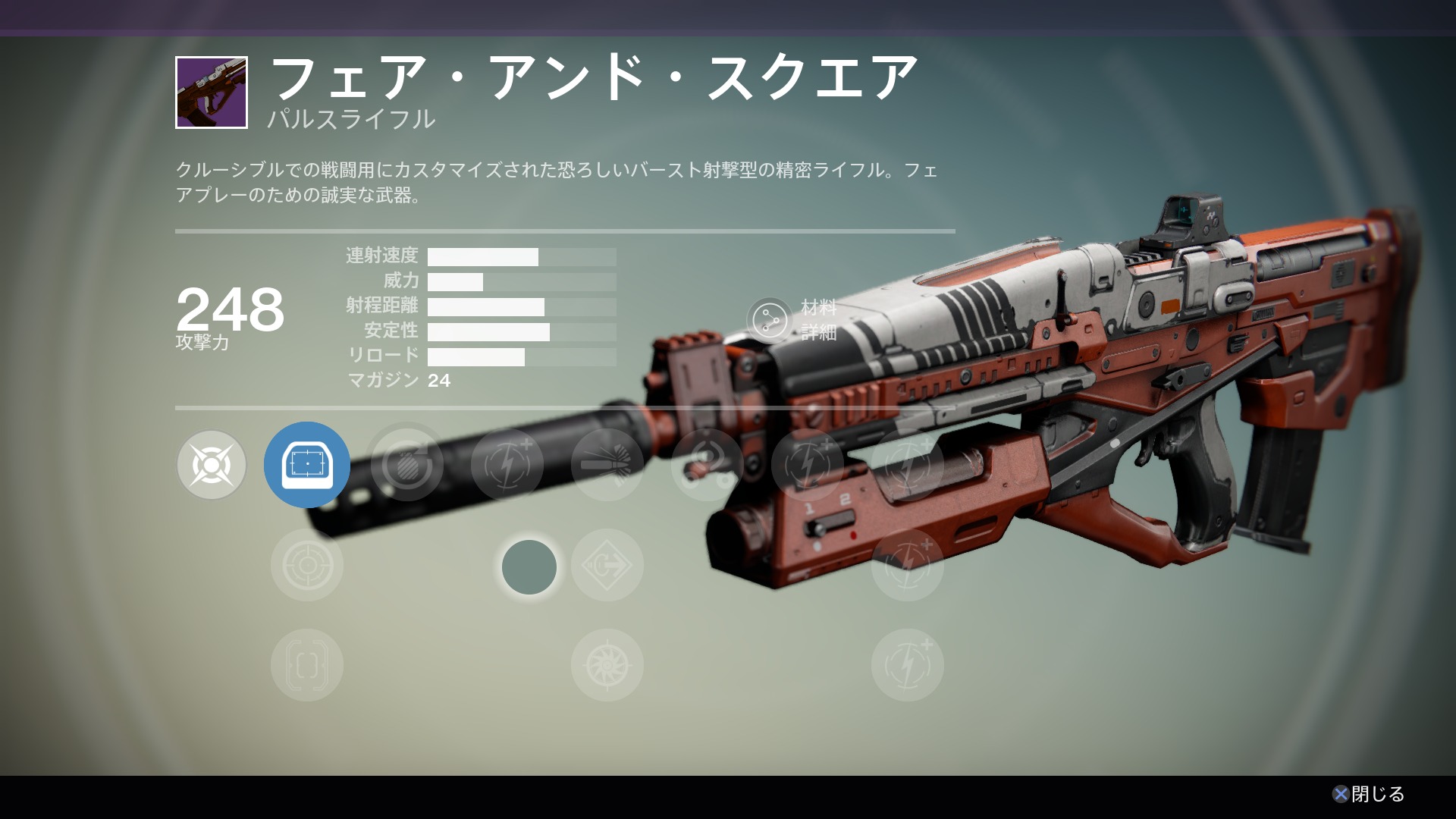Activate the shattering bullet perk node
1456x819 pixels.
(x=607, y=465)
